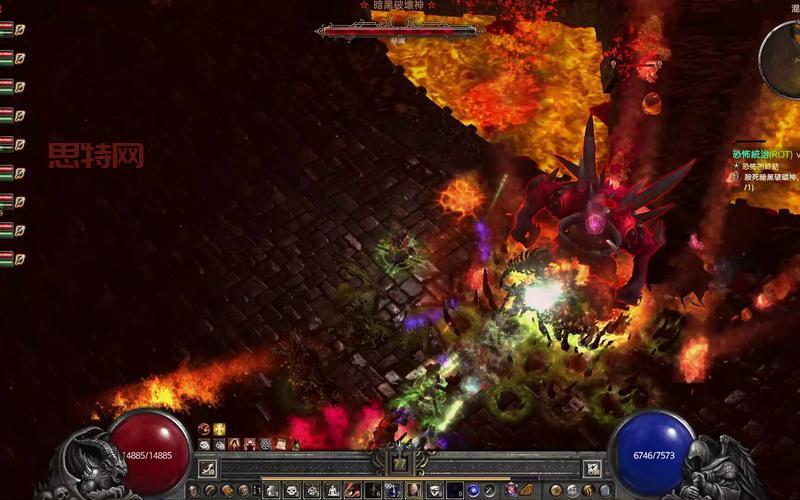Click the 暗黑破壞神 boss health bar
The height and width of the screenshot is (500, 800).
pyautogui.click(x=399, y=31)
